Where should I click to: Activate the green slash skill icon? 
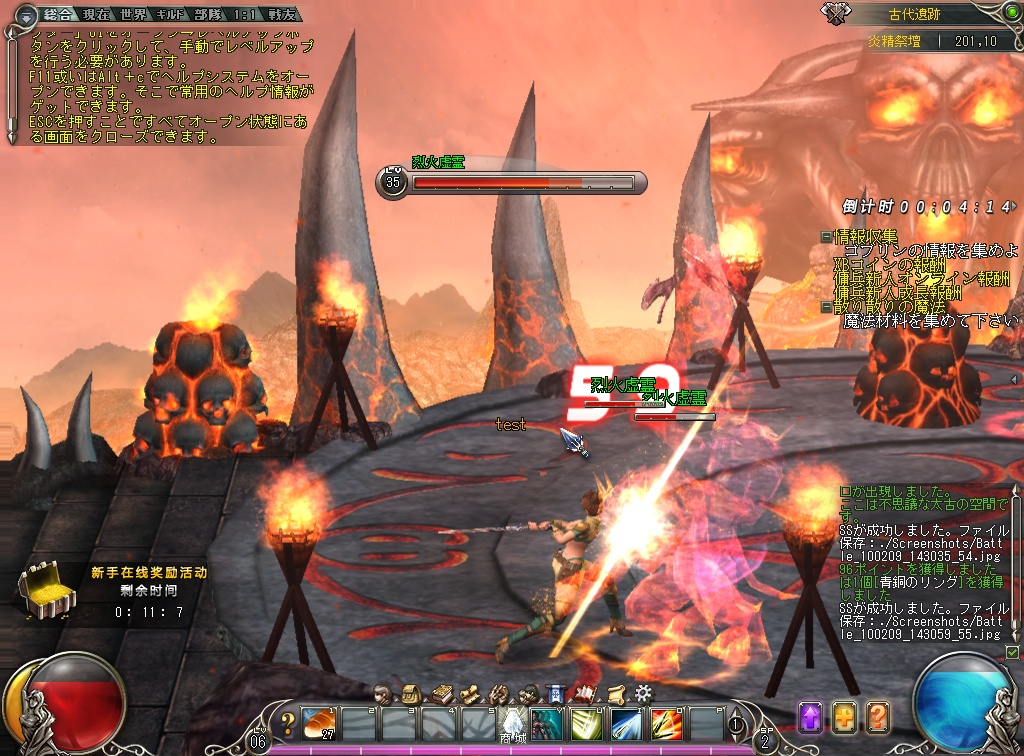click(x=587, y=722)
